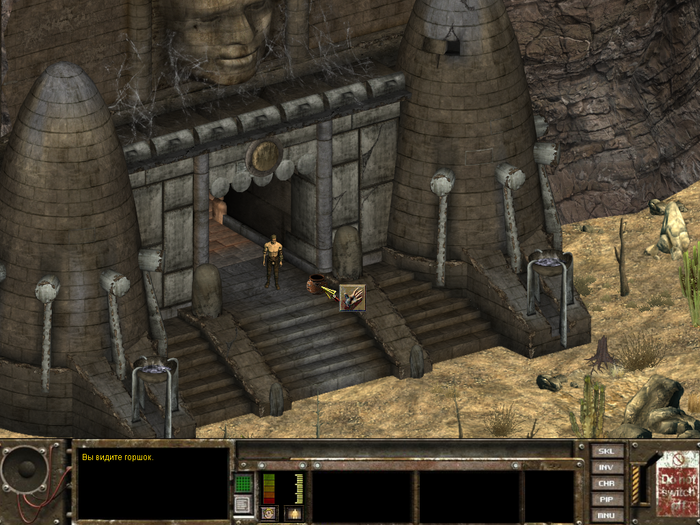The height and width of the screenshot is (525, 700).
Task: Show the CHR character sheet
Action: [607, 483]
